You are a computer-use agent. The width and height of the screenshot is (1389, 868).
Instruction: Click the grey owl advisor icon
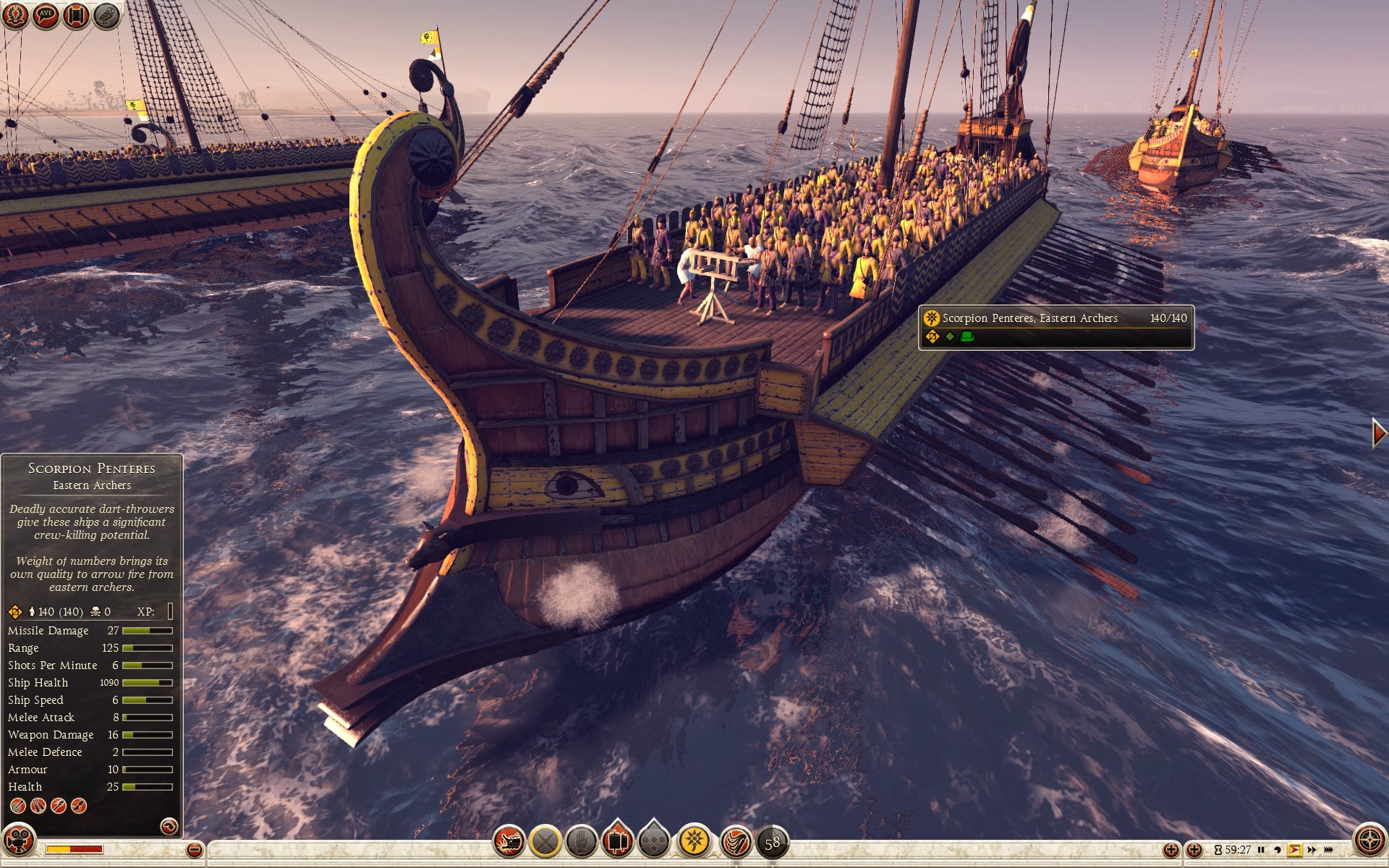point(106,15)
